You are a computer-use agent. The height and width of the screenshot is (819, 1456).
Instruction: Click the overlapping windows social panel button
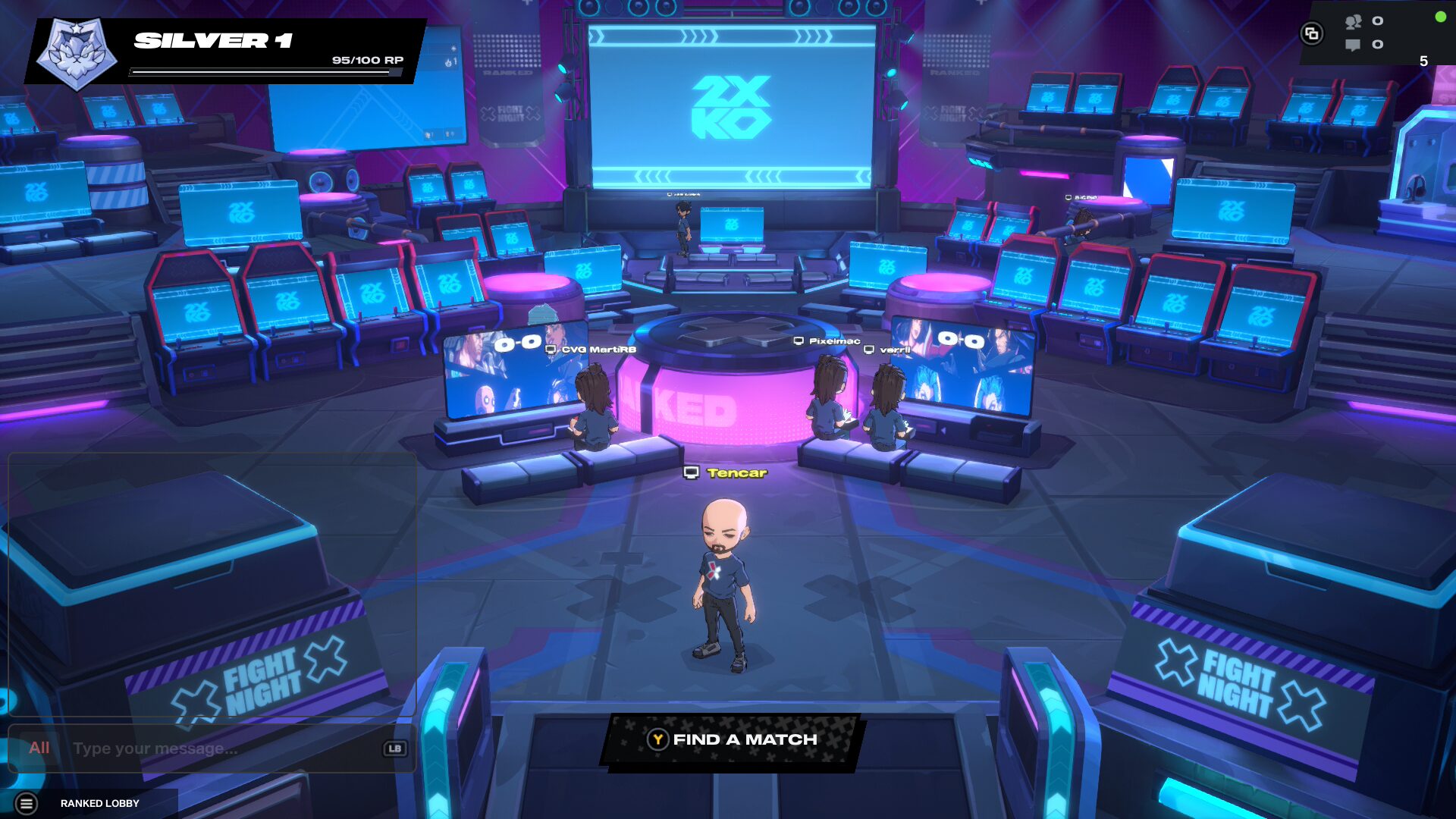[1312, 33]
